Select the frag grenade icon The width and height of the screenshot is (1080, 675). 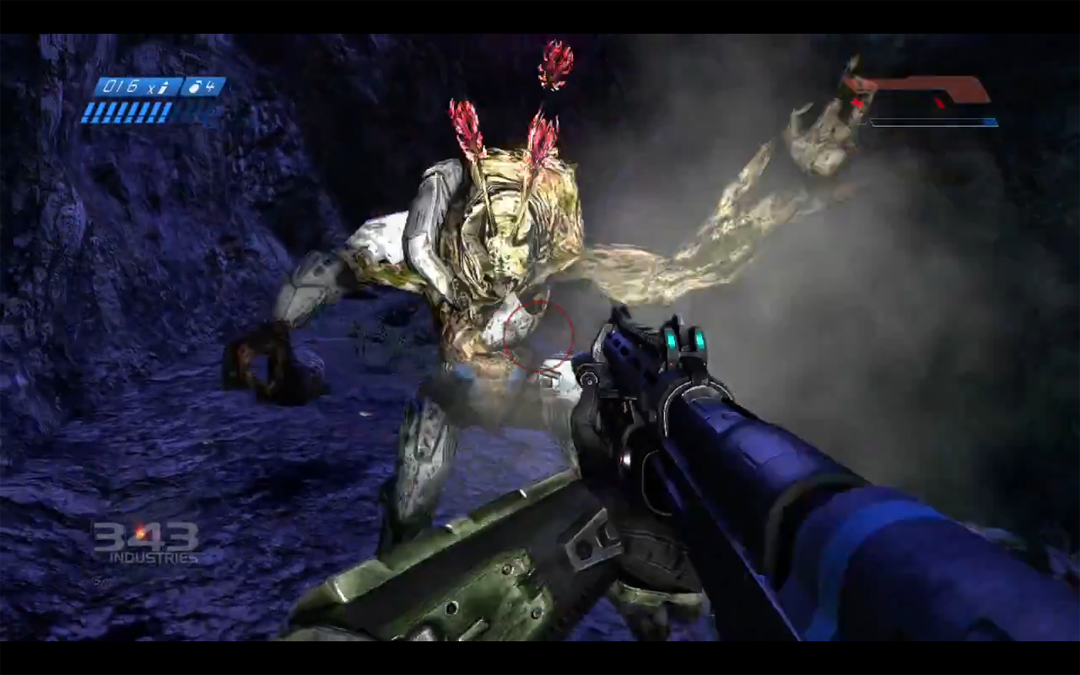(197, 87)
